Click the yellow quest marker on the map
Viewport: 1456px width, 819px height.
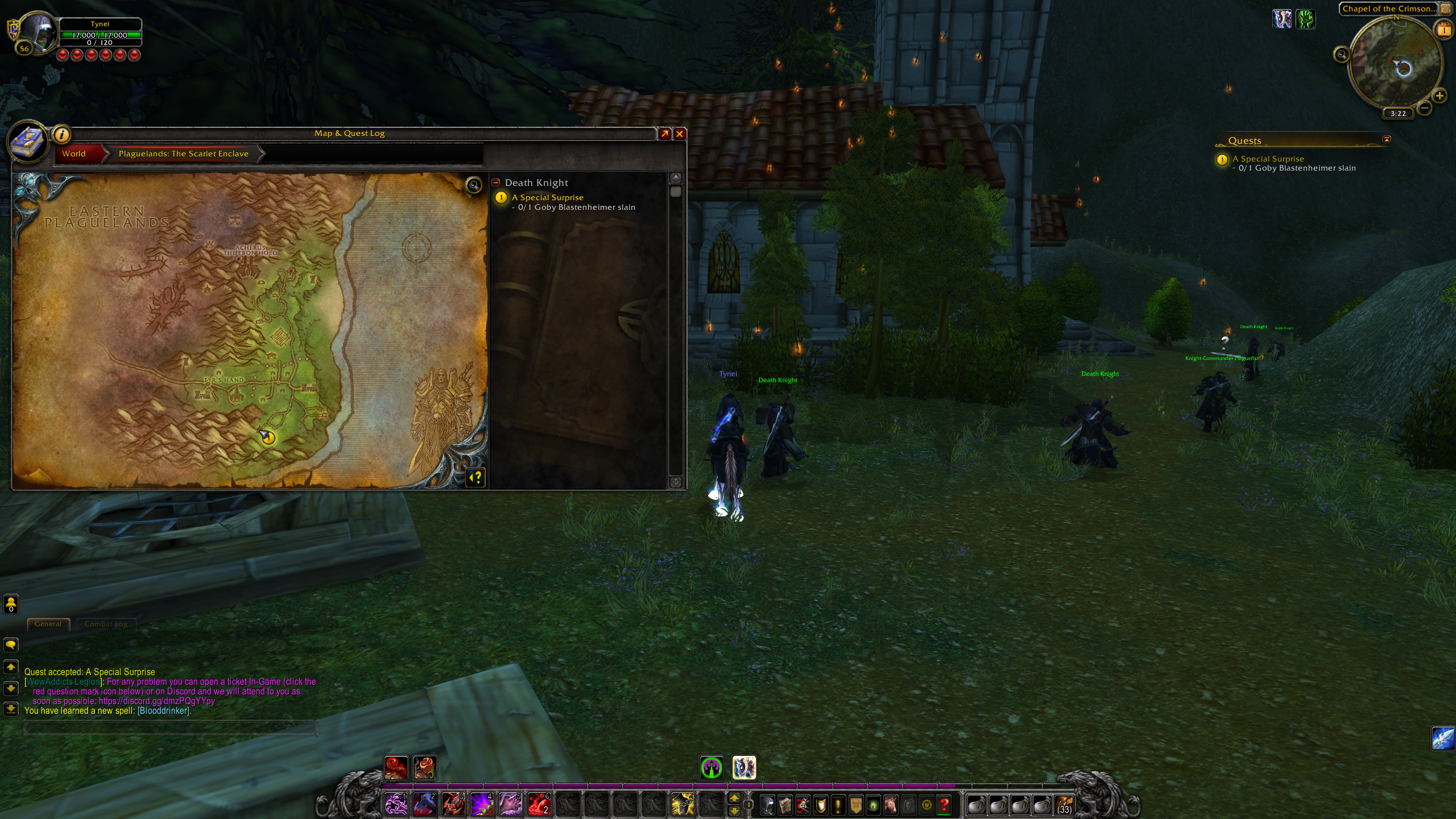(x=268, y=437)
